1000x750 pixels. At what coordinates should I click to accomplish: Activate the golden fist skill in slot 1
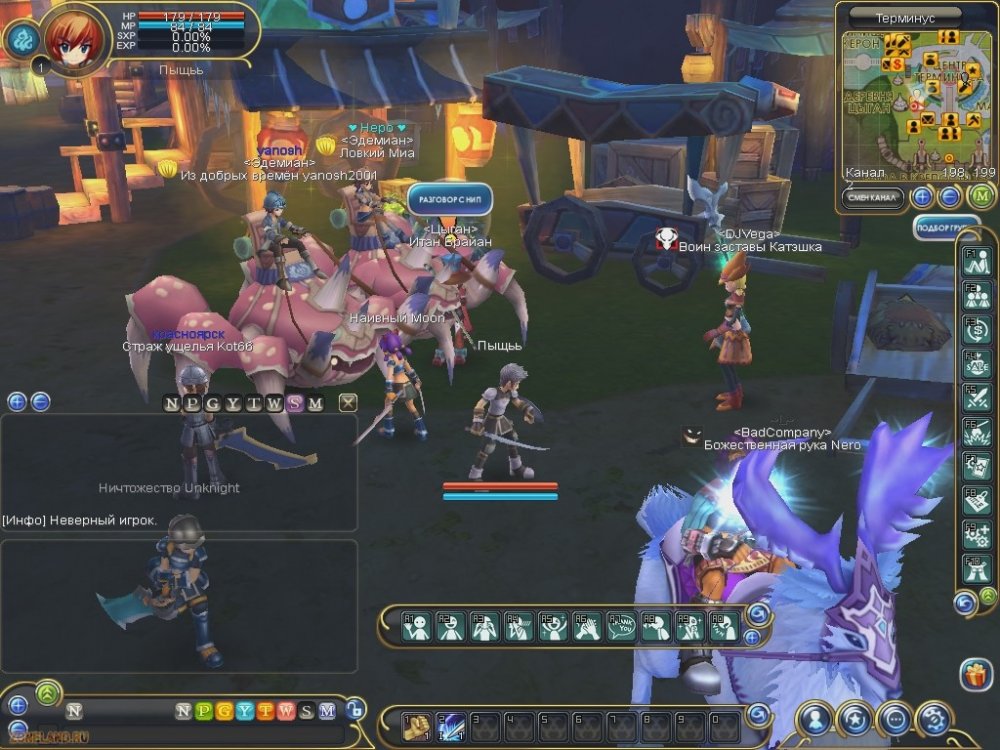pyautogui.click(x=416, y=726)
